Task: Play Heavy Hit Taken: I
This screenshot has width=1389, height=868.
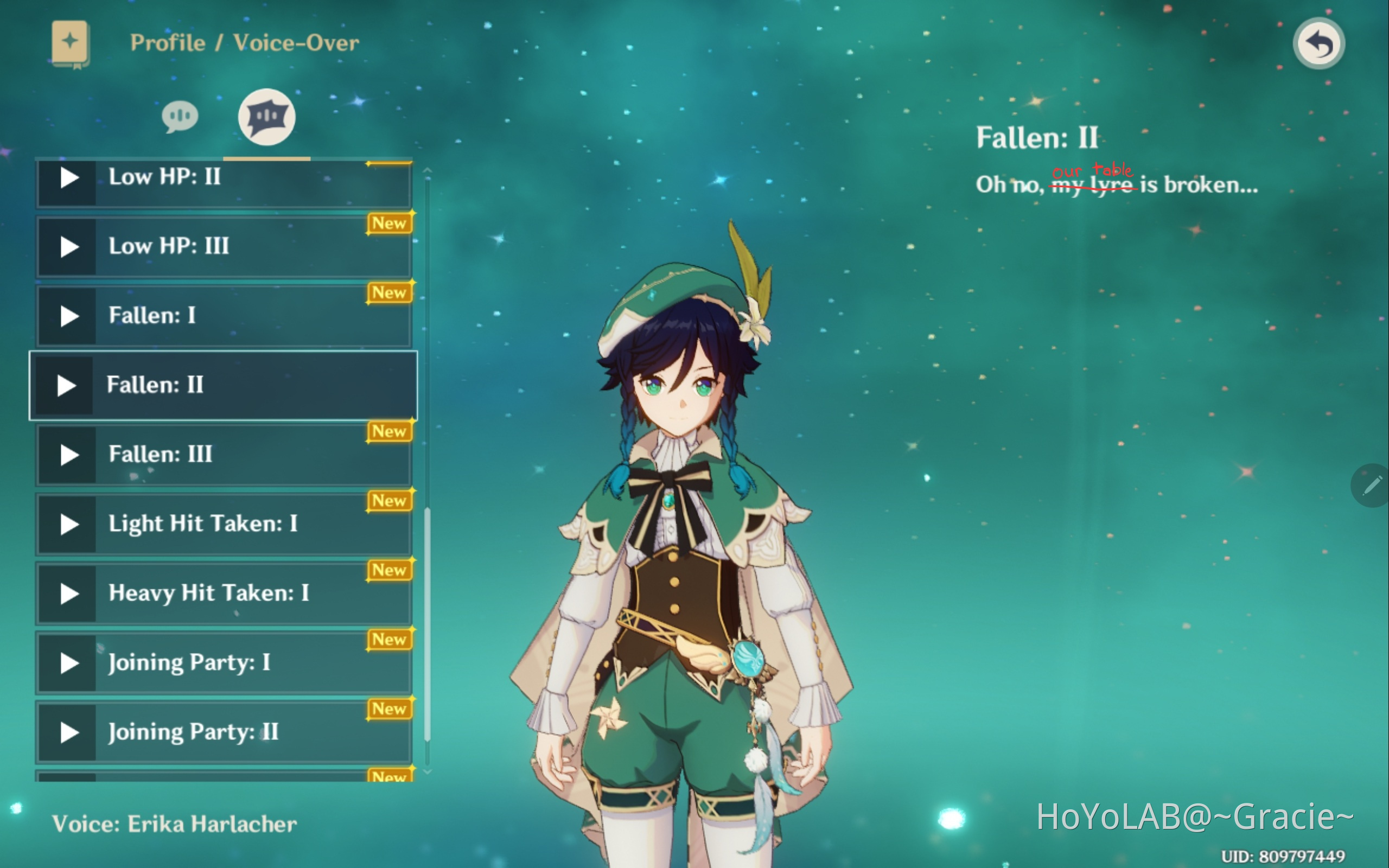Action: click(x=69, y=594)
